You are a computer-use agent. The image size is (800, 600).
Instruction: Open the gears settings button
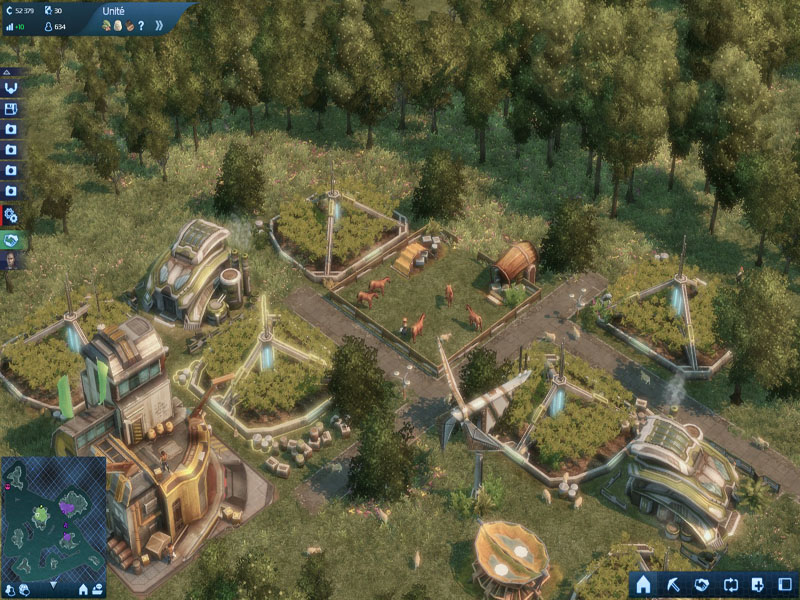(x=11, y=215)
